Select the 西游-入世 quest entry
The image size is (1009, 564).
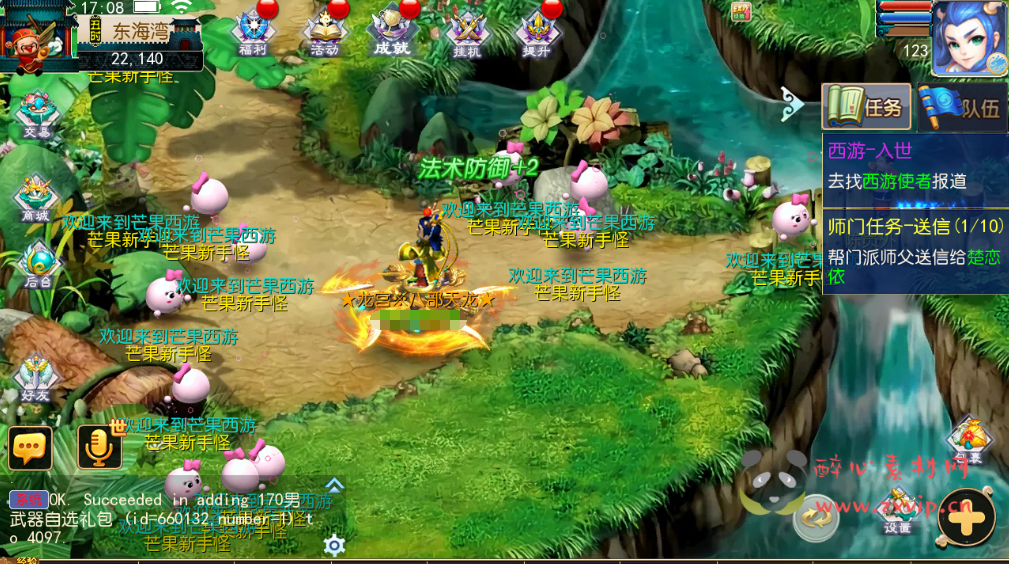coord(914,166)
